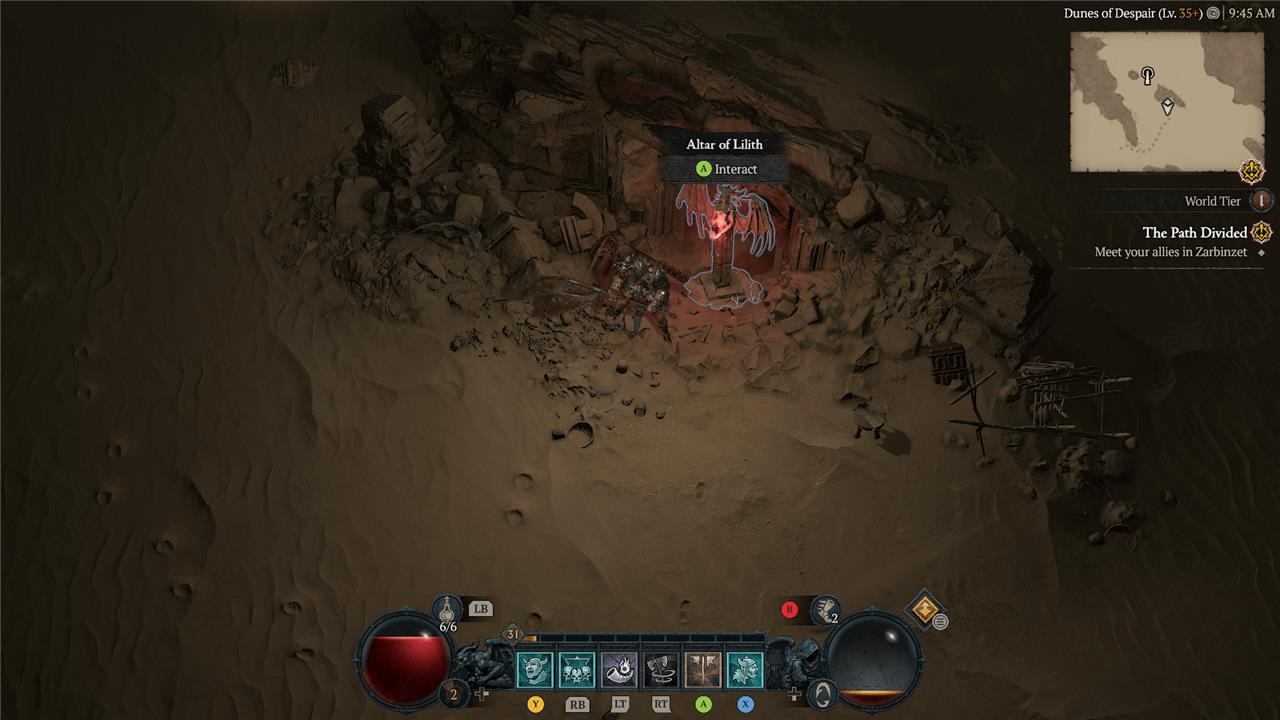The height and width of the screenshot is (720, 1280).
Task: Activate the shouting horned face skill
Action: point(535,670)
